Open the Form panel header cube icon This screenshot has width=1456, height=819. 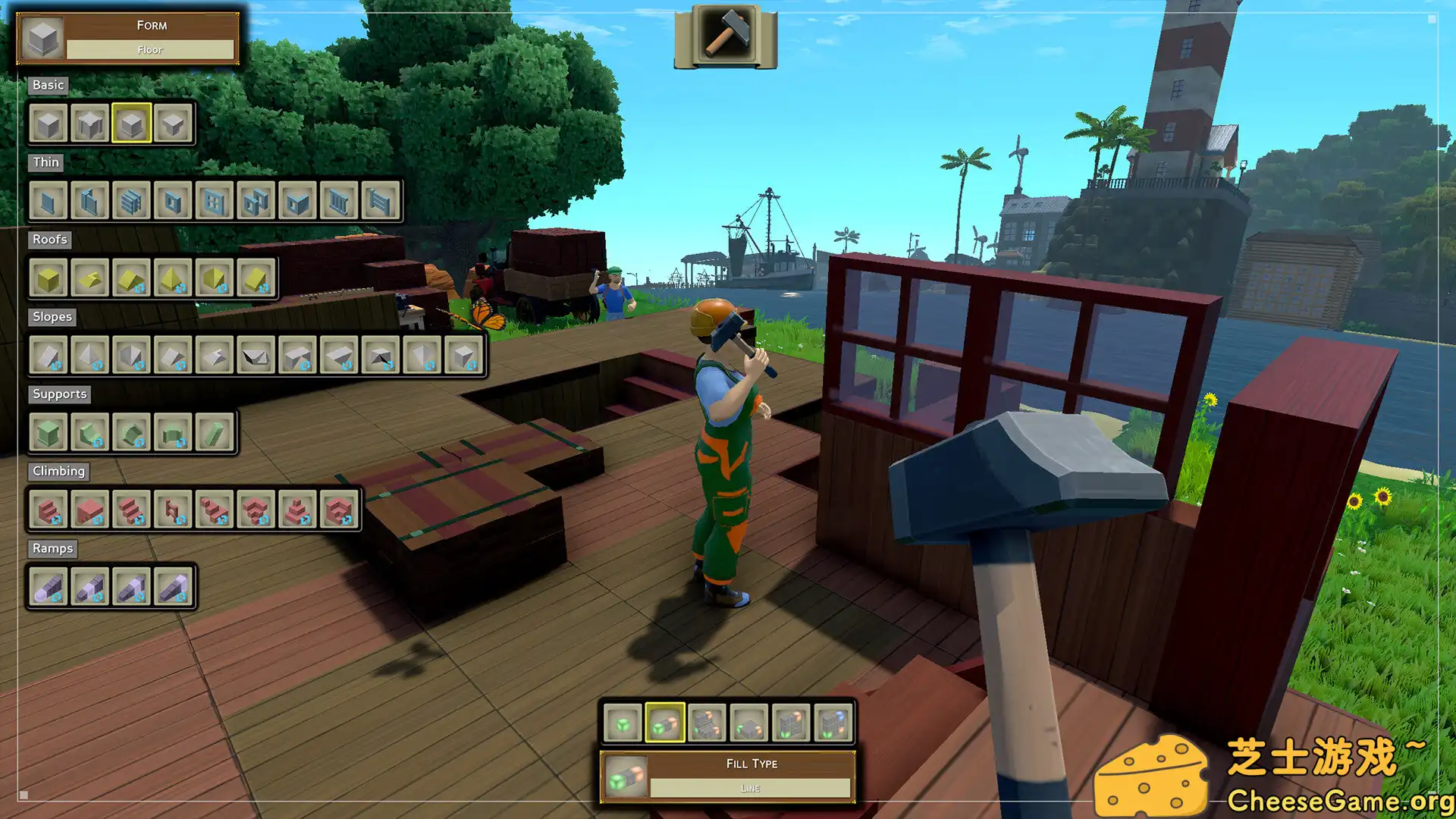point(42,37)
